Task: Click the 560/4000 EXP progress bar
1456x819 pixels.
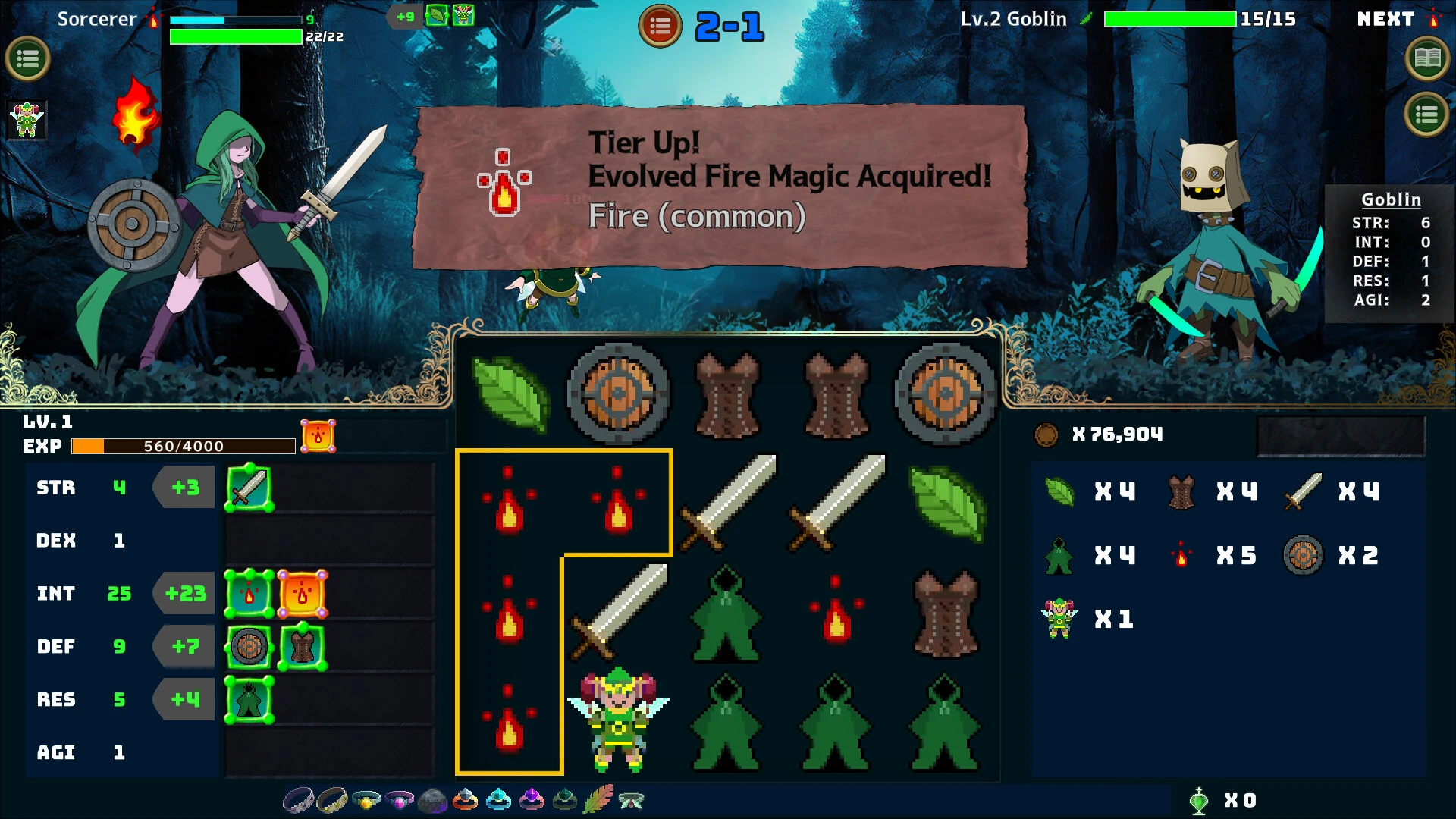Action: (185, 446)
